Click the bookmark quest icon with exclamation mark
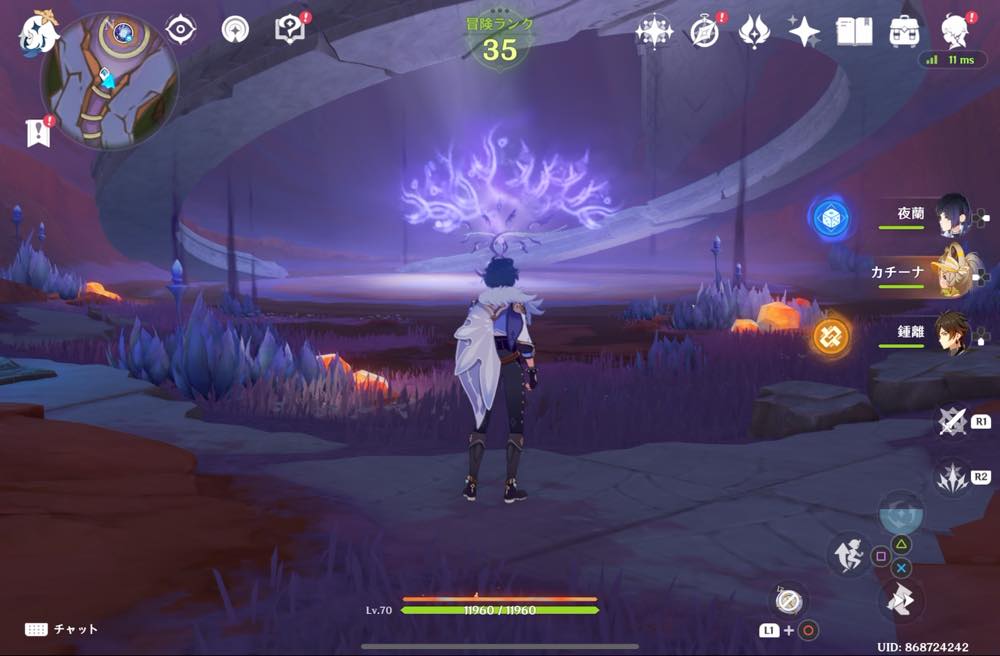 point(39,132)
